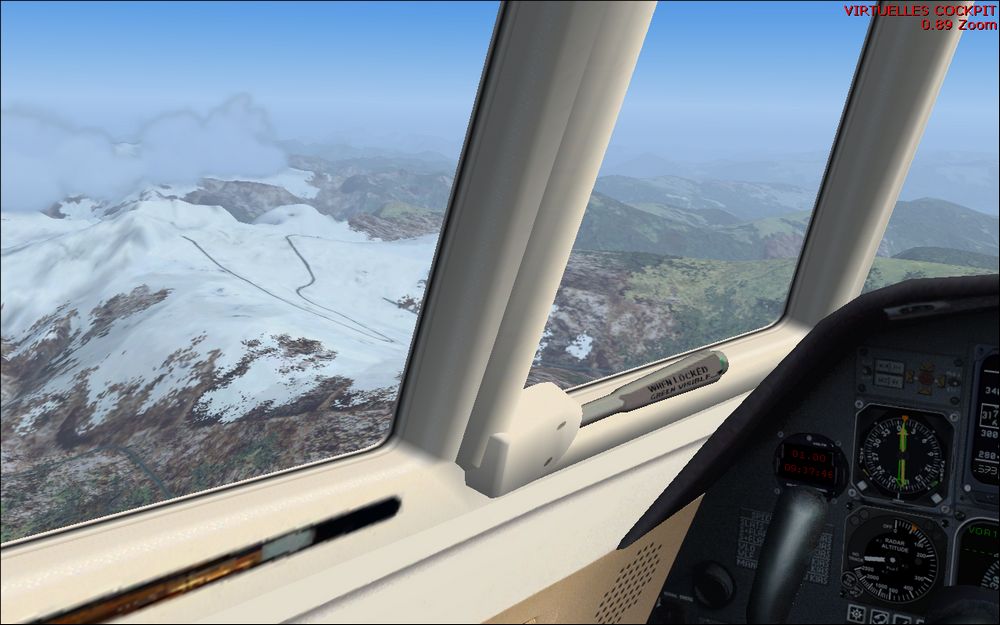Click the round black knob left of the yoke
Viewport: 1000px width, 625px height.
pos(714,584)
